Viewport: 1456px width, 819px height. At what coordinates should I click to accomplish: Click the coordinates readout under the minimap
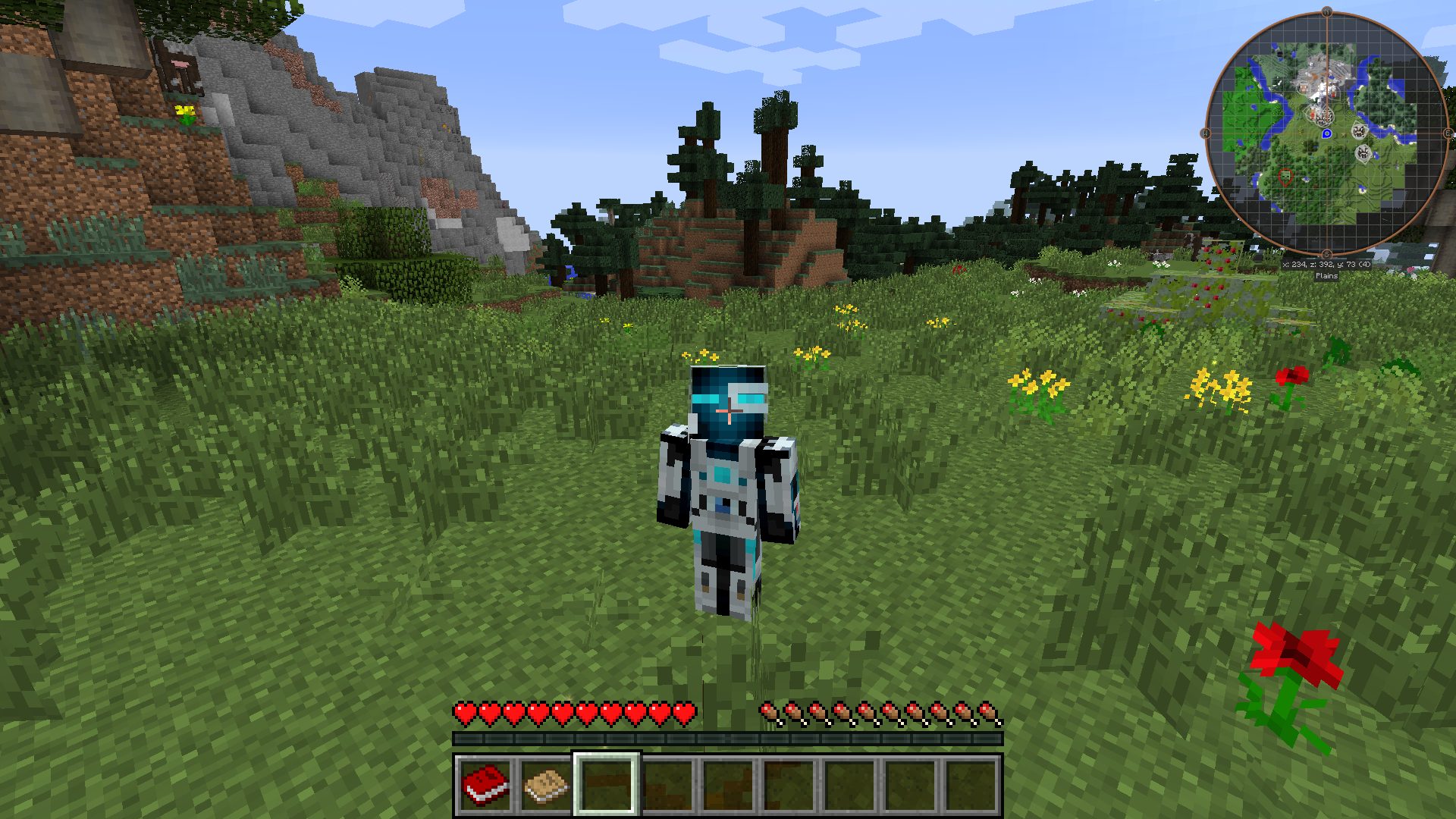click(x=1326, y=265)
